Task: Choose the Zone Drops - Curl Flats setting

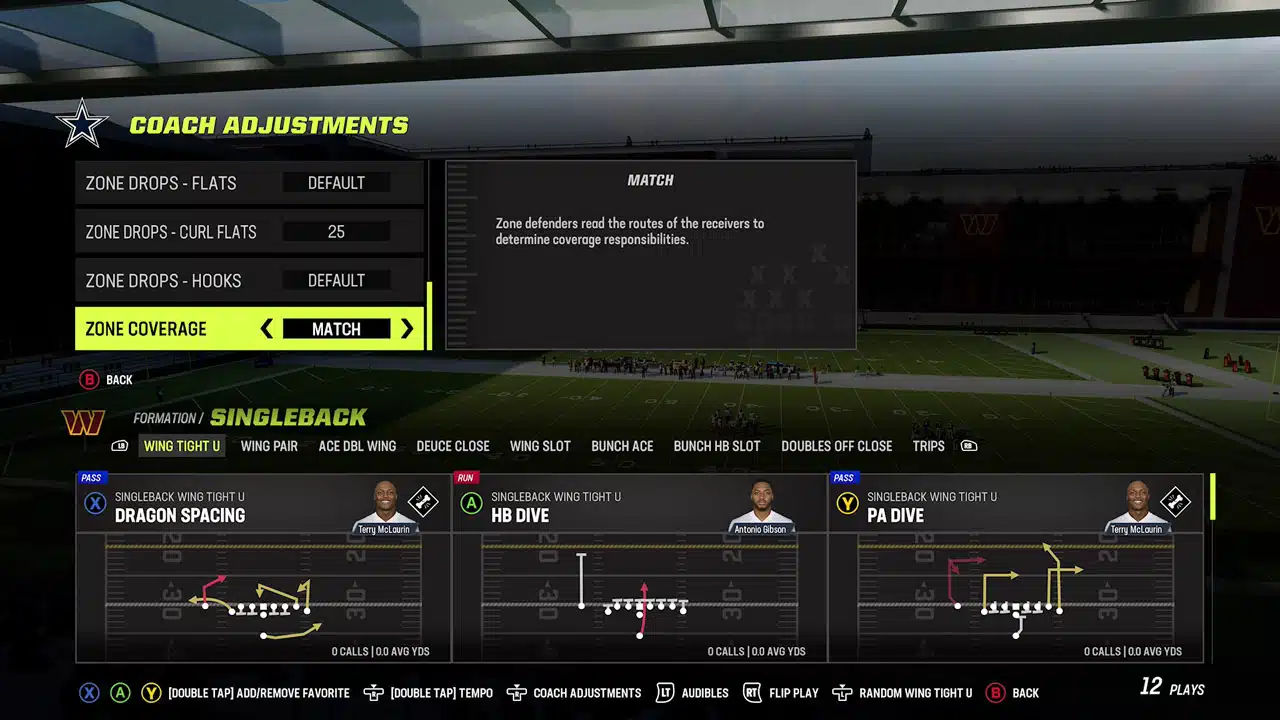Action: (249, 232)
